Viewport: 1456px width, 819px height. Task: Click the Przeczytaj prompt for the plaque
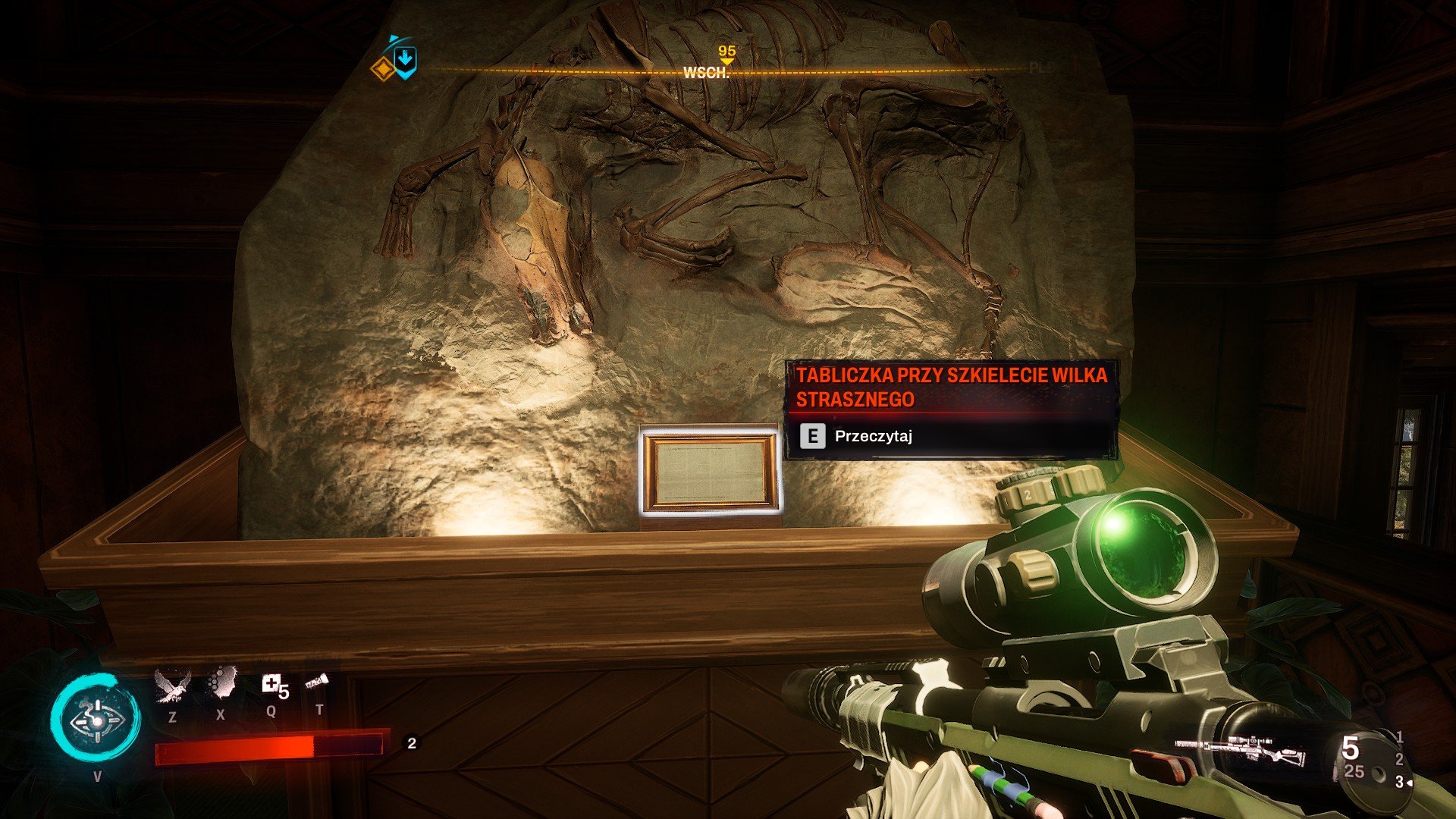[872, 436]
